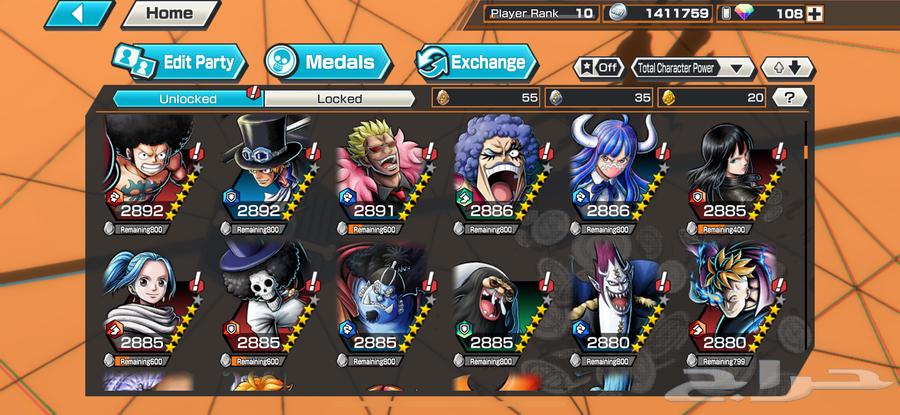Open the Edit Party screen
The width and height of the screenshot is (900, 415).
(x=176, y=63)
